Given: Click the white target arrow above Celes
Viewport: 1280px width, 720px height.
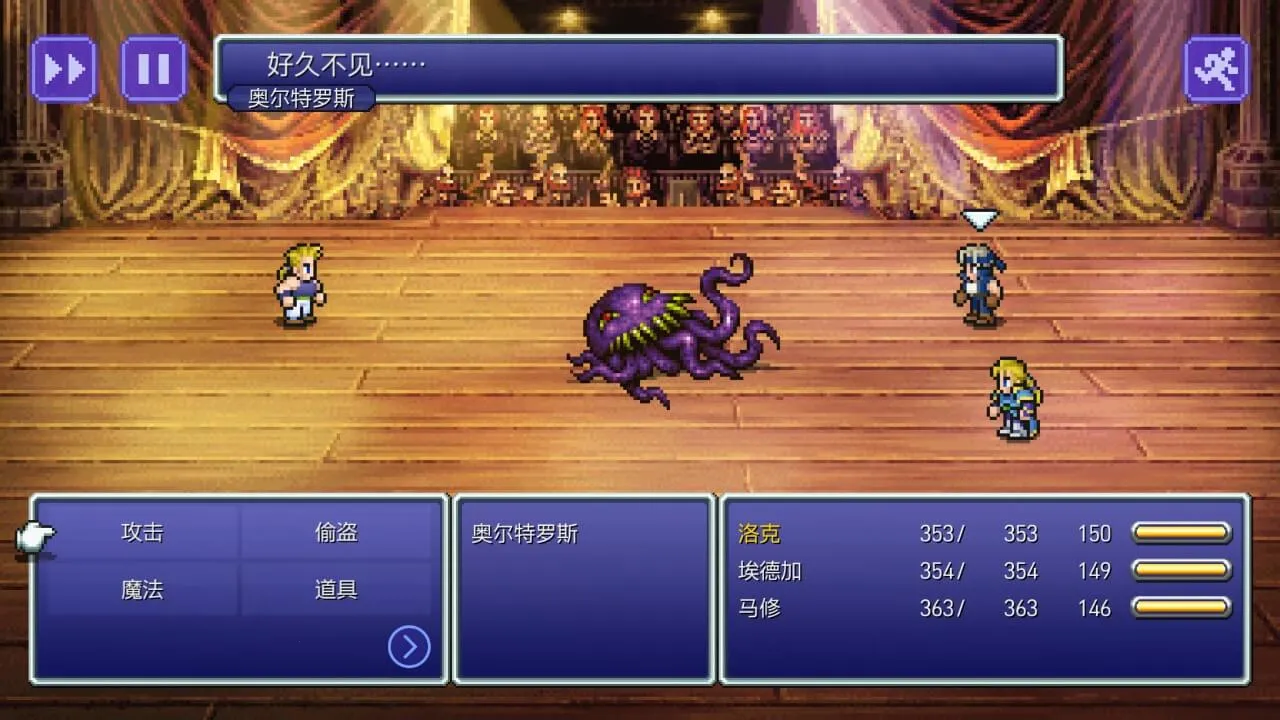Looking at the screenshot, I should point(983,216).
